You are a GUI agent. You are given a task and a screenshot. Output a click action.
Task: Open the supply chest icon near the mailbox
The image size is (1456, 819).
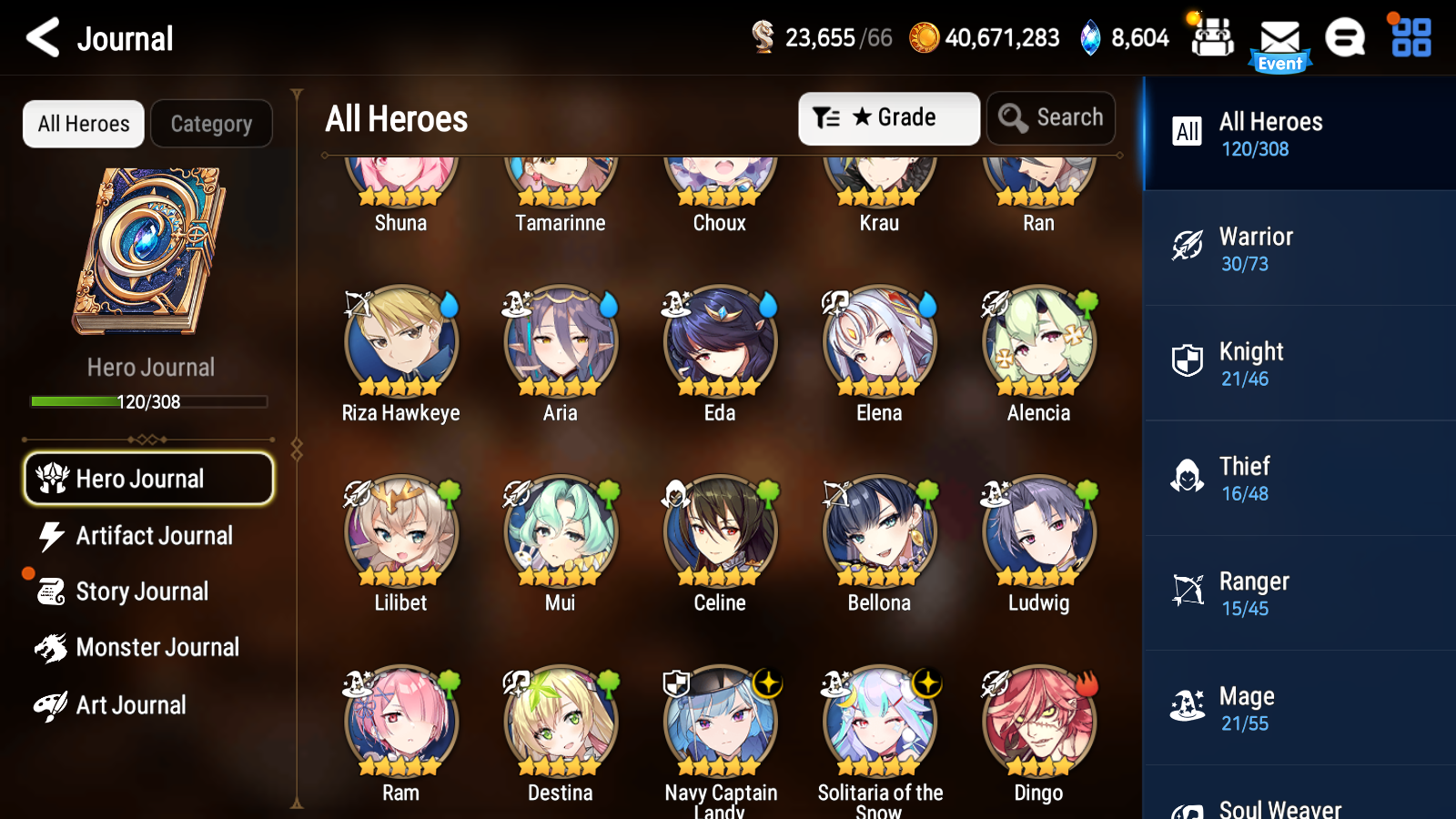tap(1212, 39)
